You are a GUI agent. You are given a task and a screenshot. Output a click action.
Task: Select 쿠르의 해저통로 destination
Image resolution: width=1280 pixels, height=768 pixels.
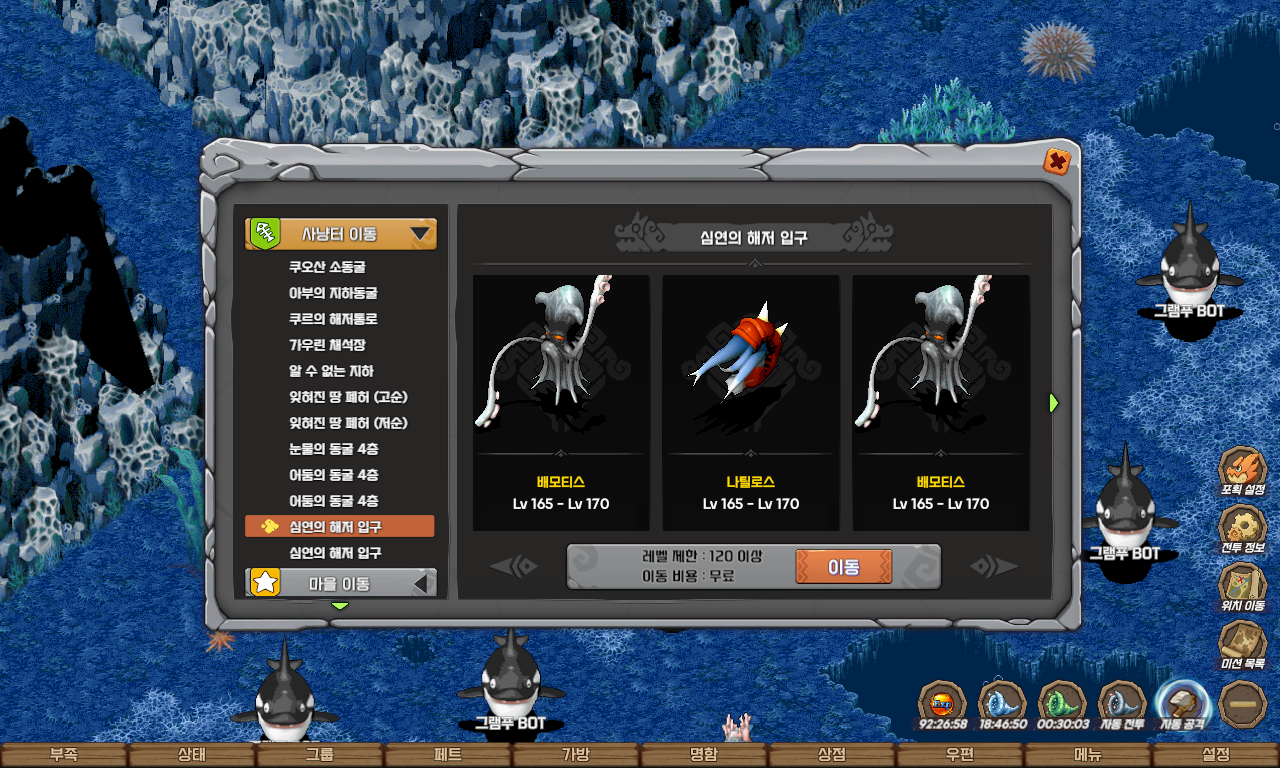point(333,319)
